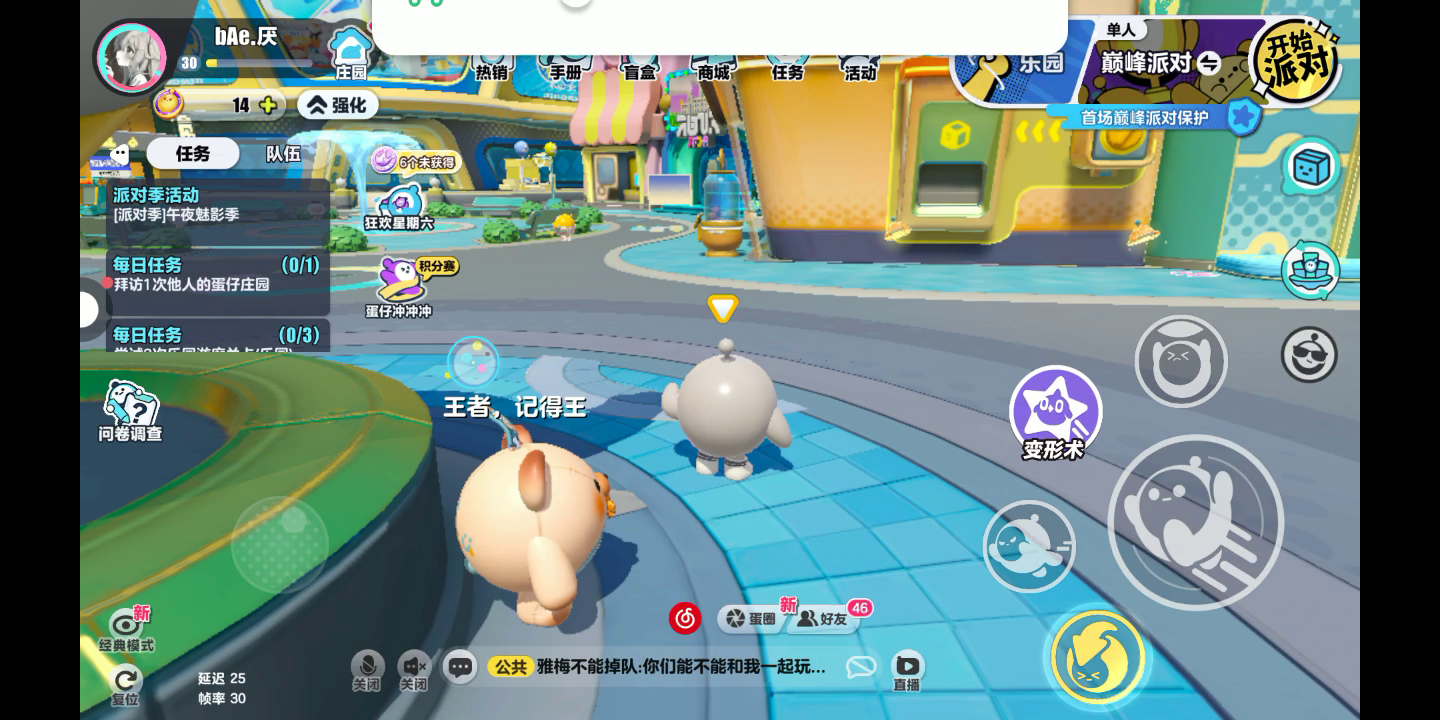Open the 好友 friends list

823,619
